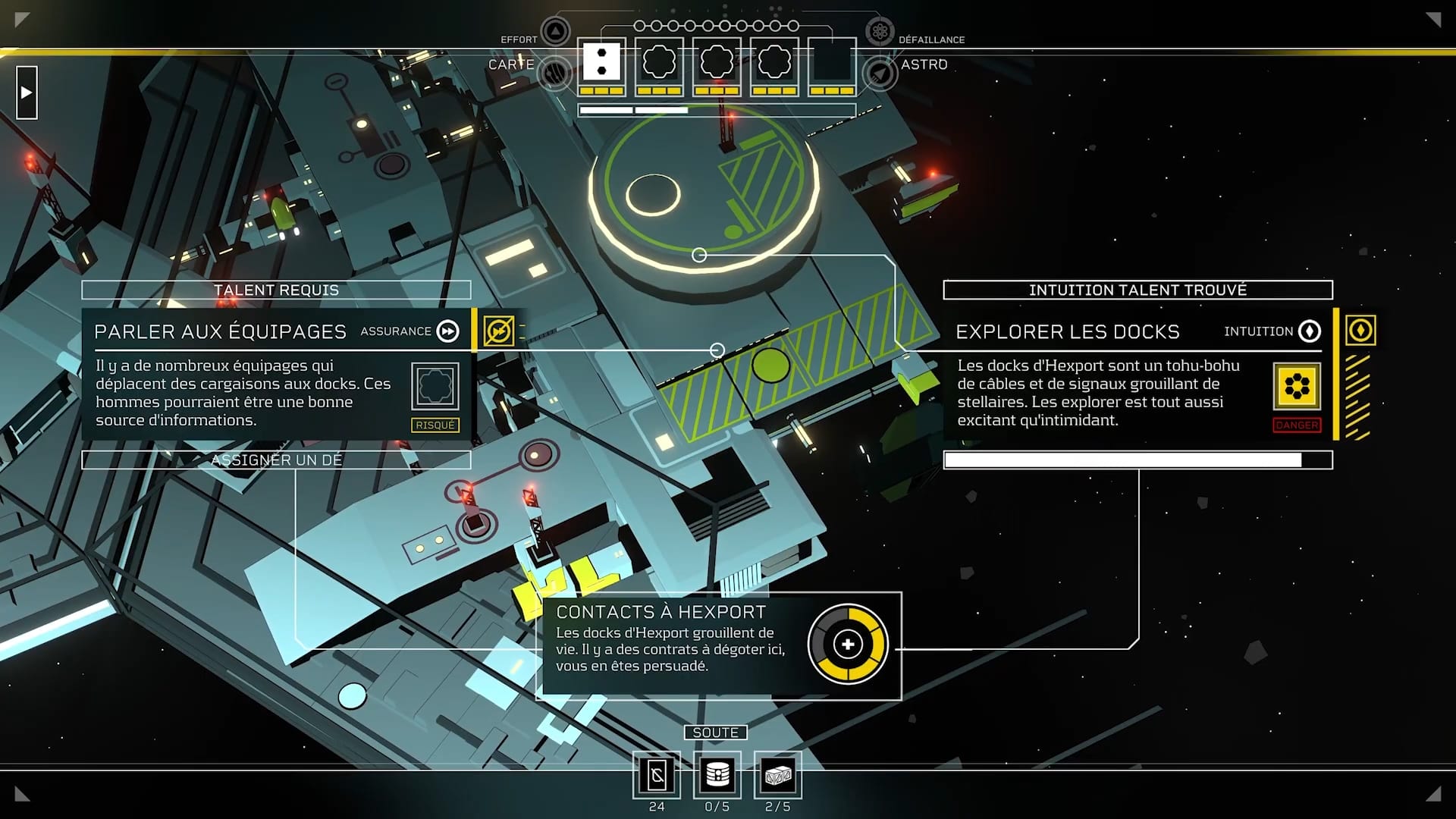Click the Effort icon

pyautogui.click(x=555, y=32)
